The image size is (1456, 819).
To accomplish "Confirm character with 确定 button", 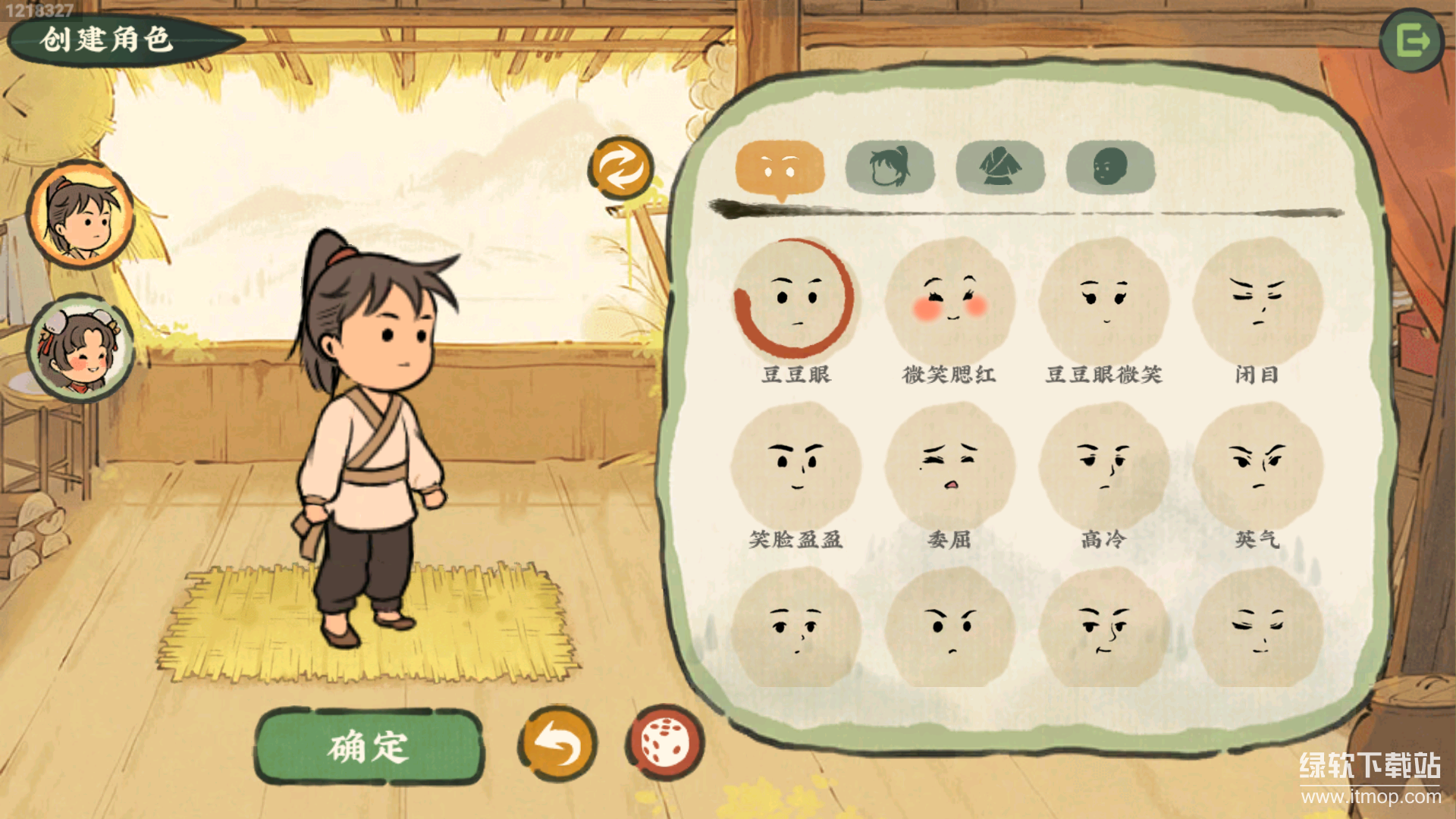I will pos(369,746).
